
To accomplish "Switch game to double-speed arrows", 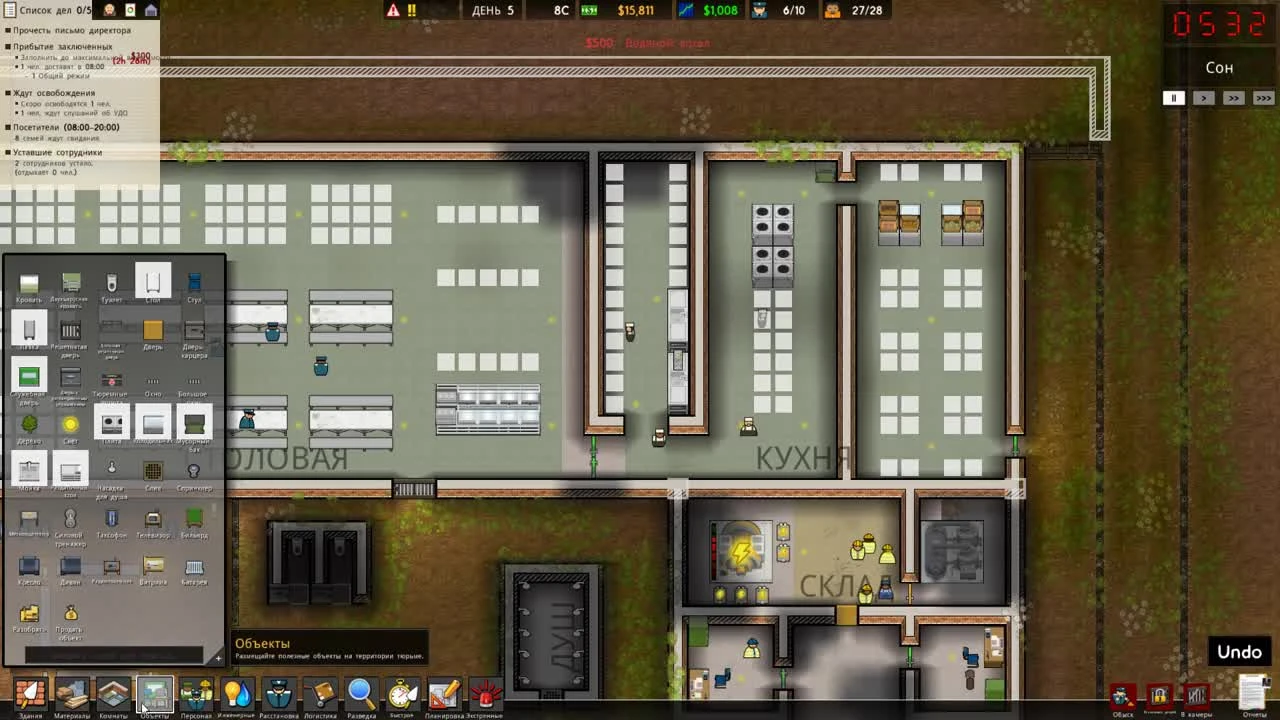I will [1233, 98].
